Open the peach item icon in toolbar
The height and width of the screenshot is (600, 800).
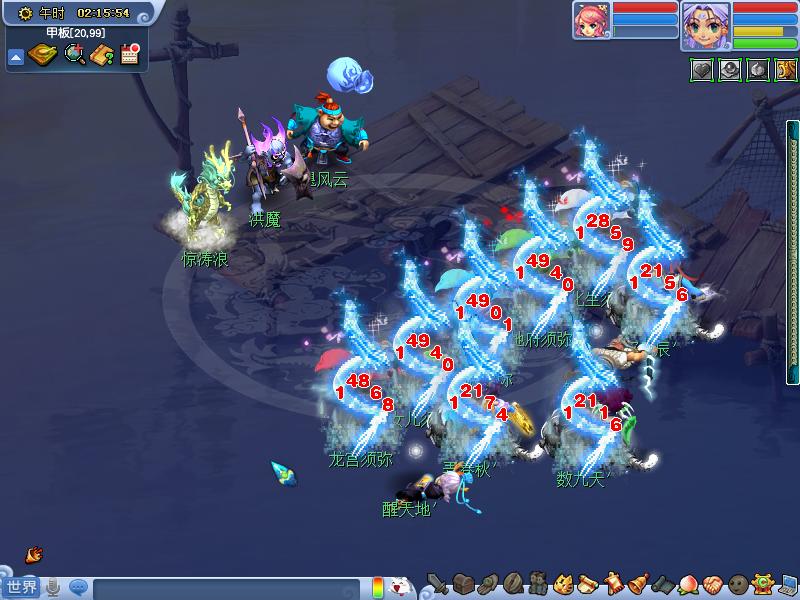click(687, 584)
